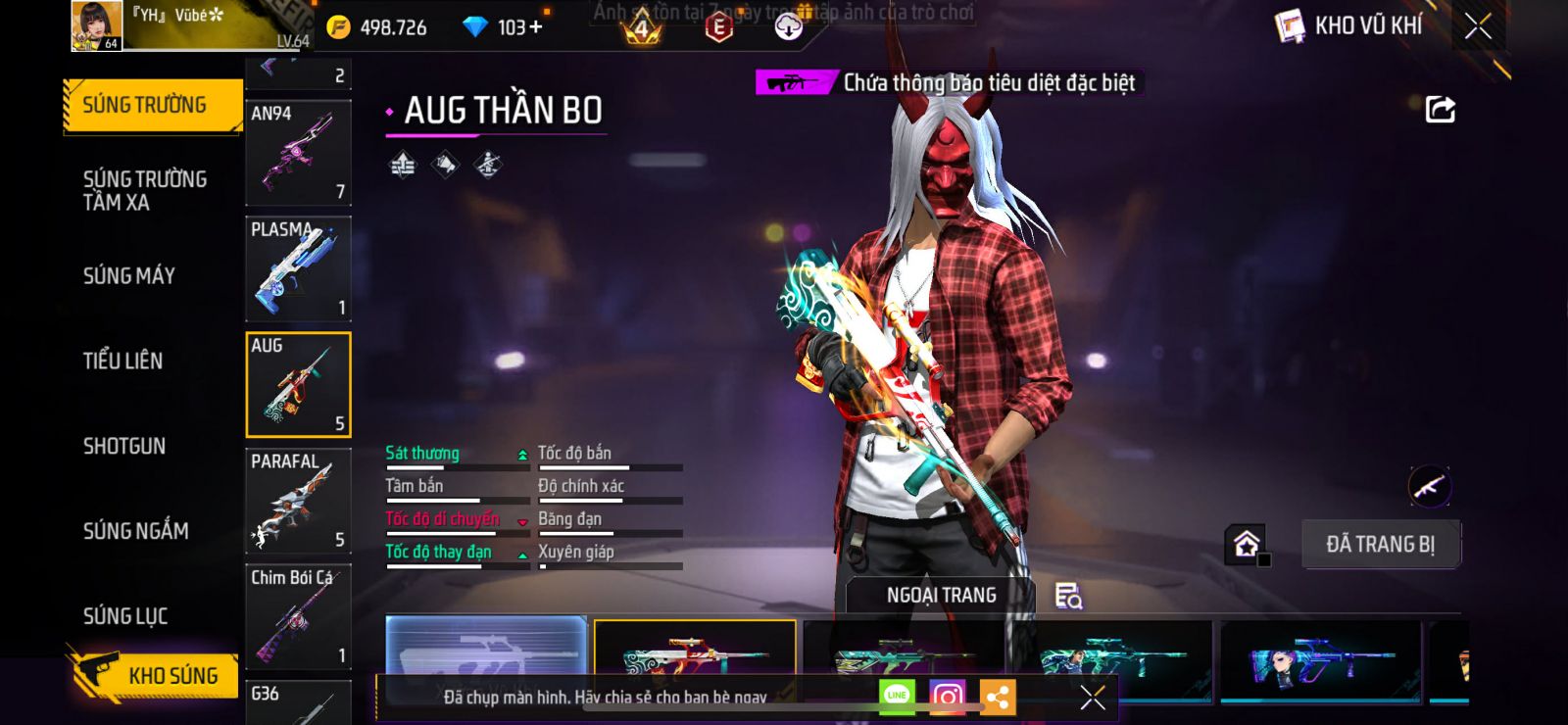
Task: Select the SÚNG LỤC category
Action: (125, 616)
